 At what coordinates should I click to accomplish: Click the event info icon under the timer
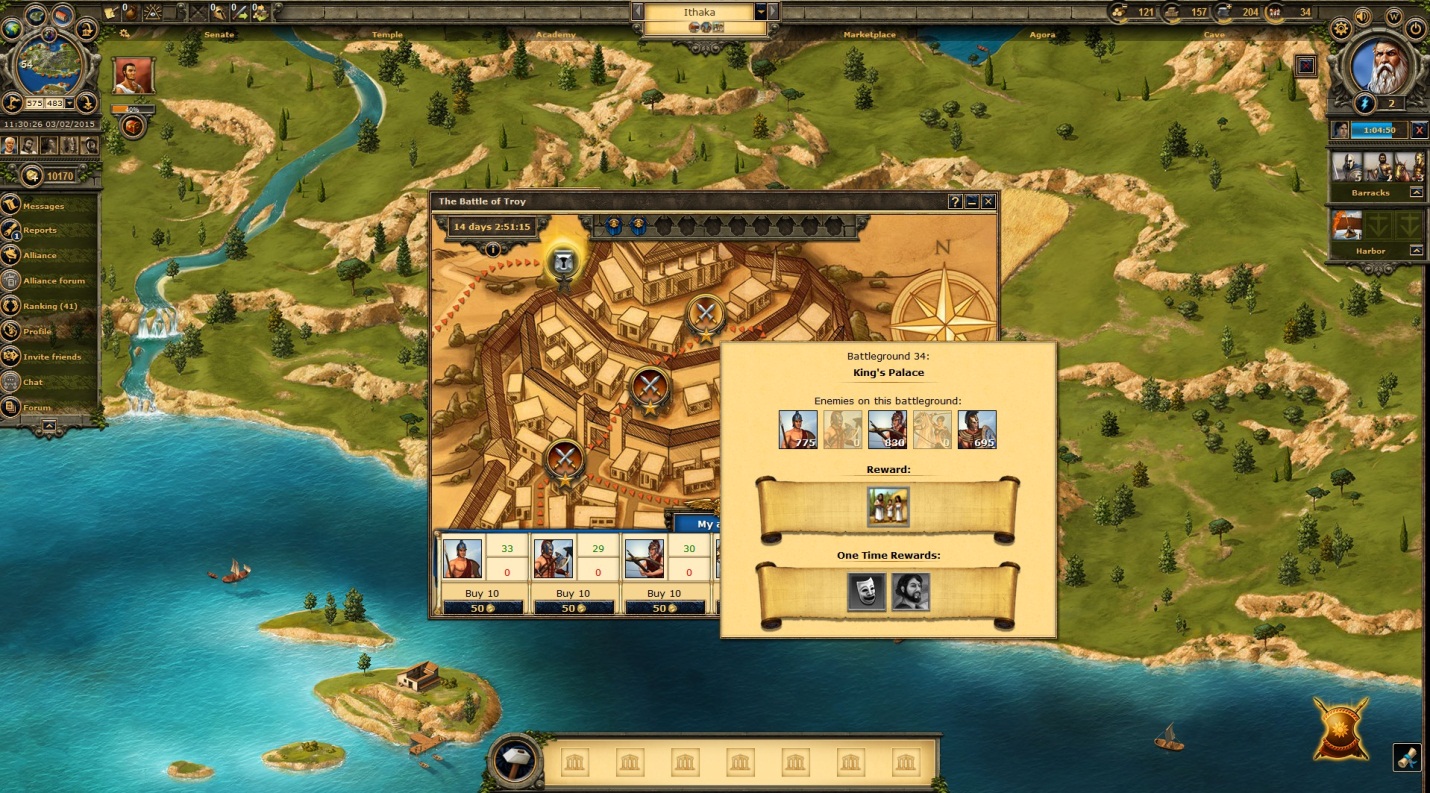[x=492, y=249]
